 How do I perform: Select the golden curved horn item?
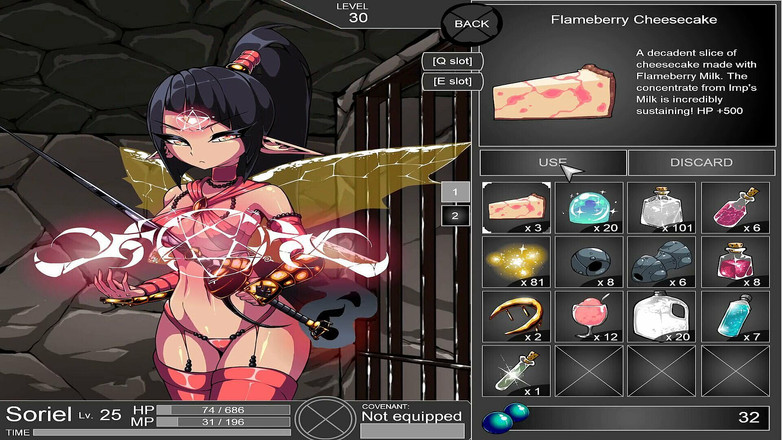tap(516, 315)
